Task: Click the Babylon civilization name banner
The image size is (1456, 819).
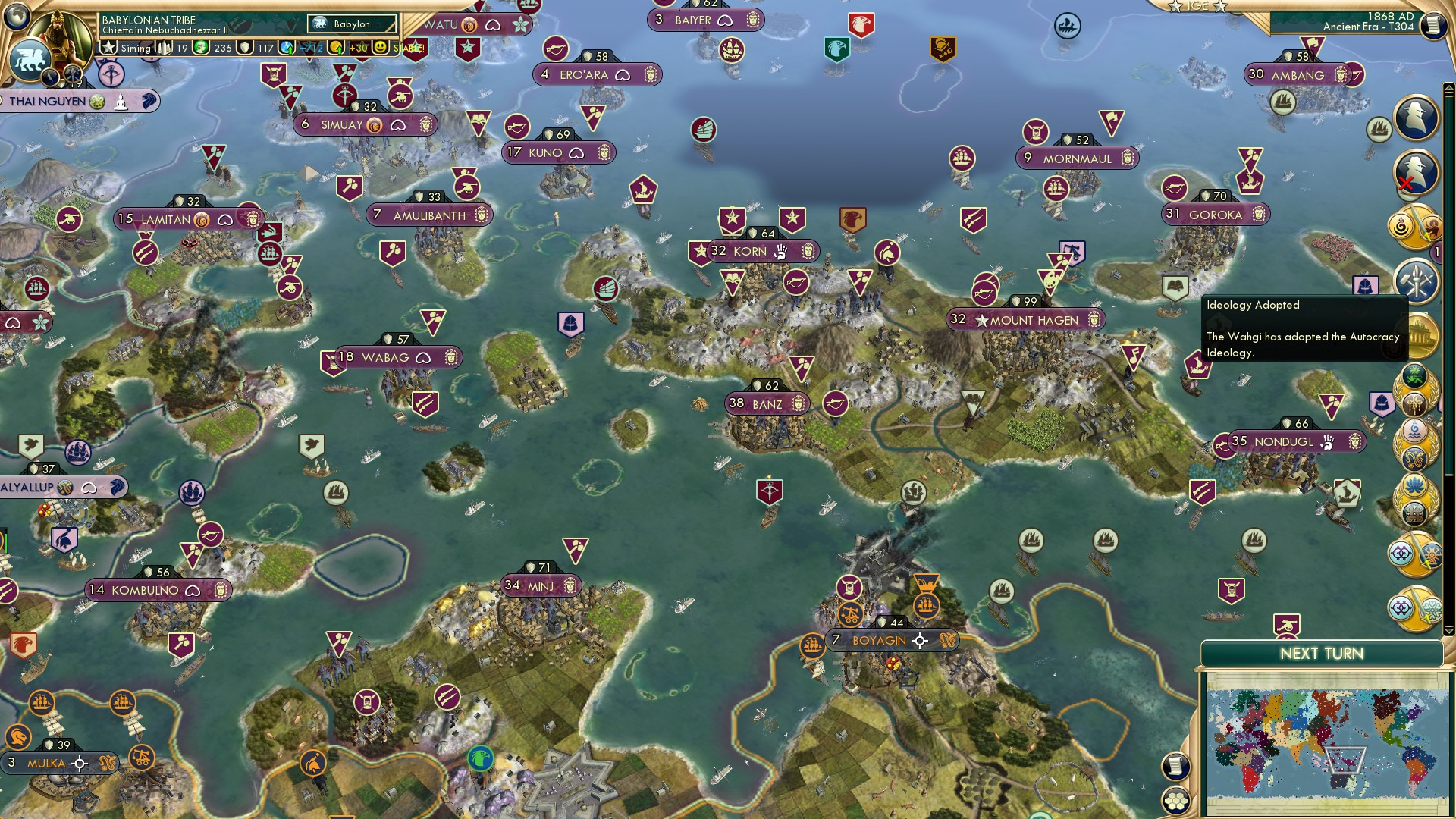Action: tap(352, 24)
